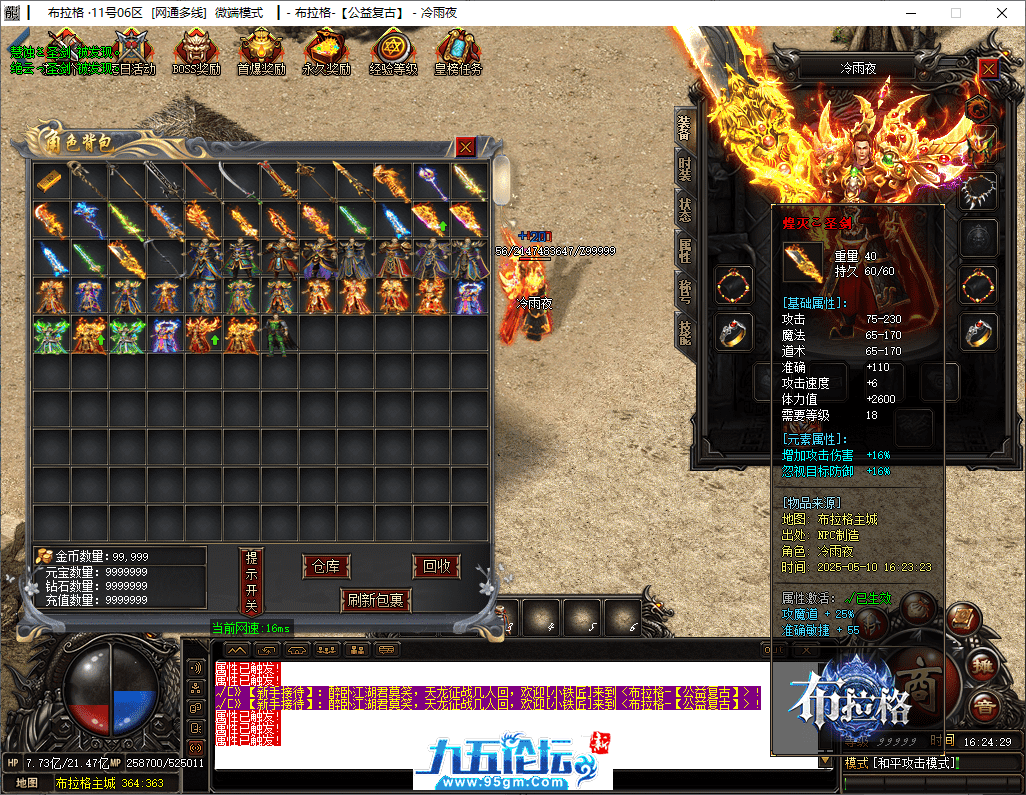Select the 称号 title tab
The width and height of the screenshot is (1026, 795).
(685, 291)
